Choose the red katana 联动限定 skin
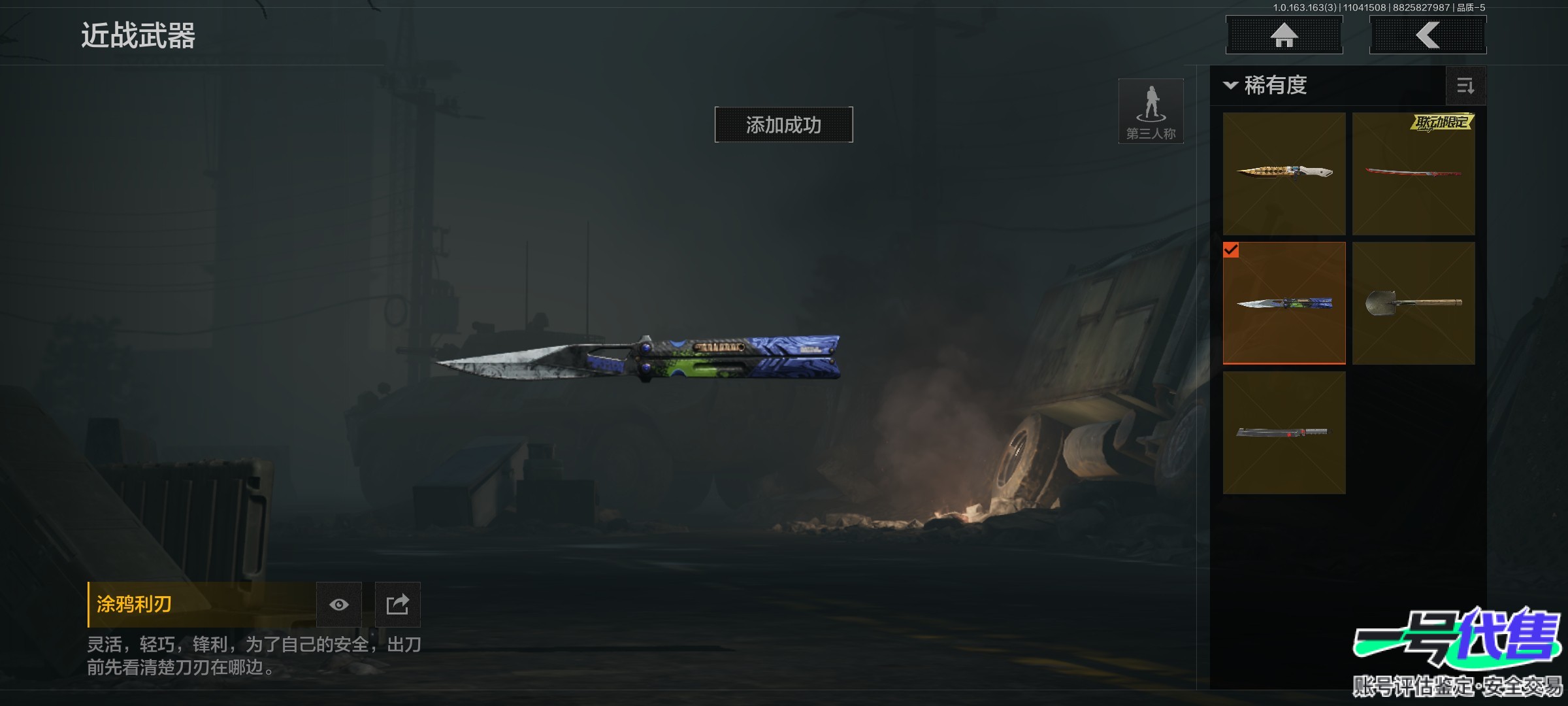This screenshot has width=1568, height=706. click(x=1413, y=173)
